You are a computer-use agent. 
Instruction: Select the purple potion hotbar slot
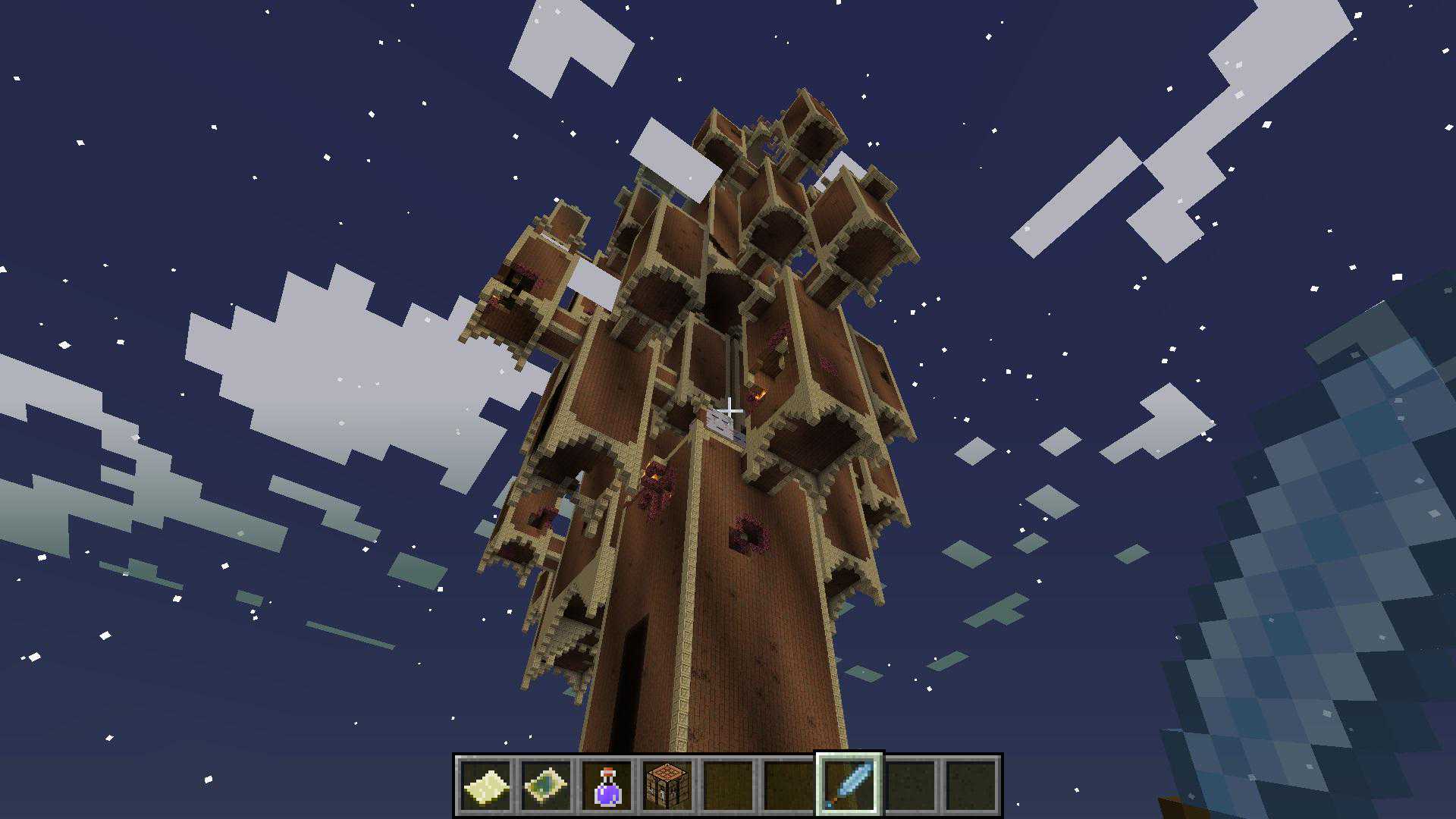point(607,786)
